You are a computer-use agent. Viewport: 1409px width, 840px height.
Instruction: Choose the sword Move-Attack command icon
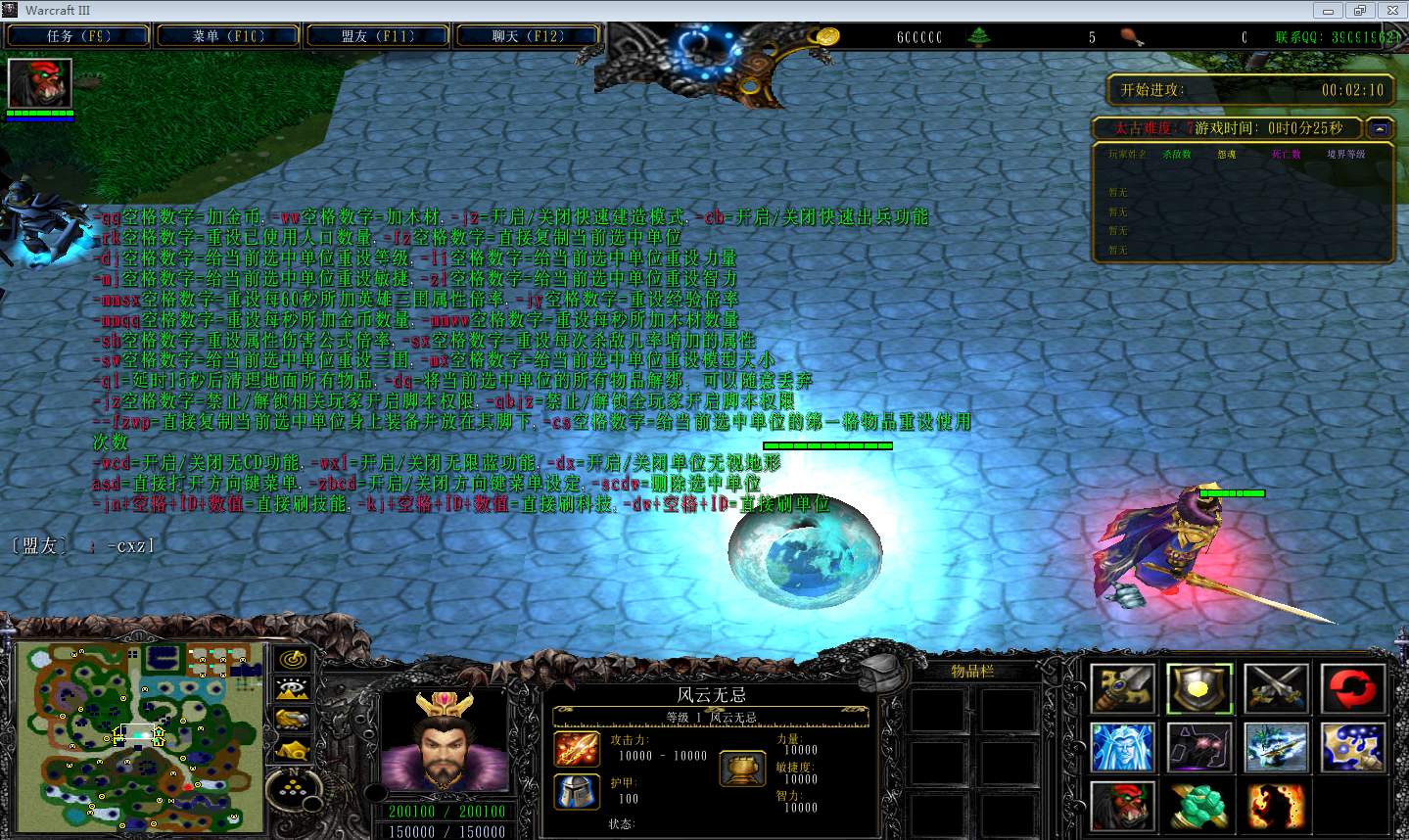click(x=1123, y=688)
